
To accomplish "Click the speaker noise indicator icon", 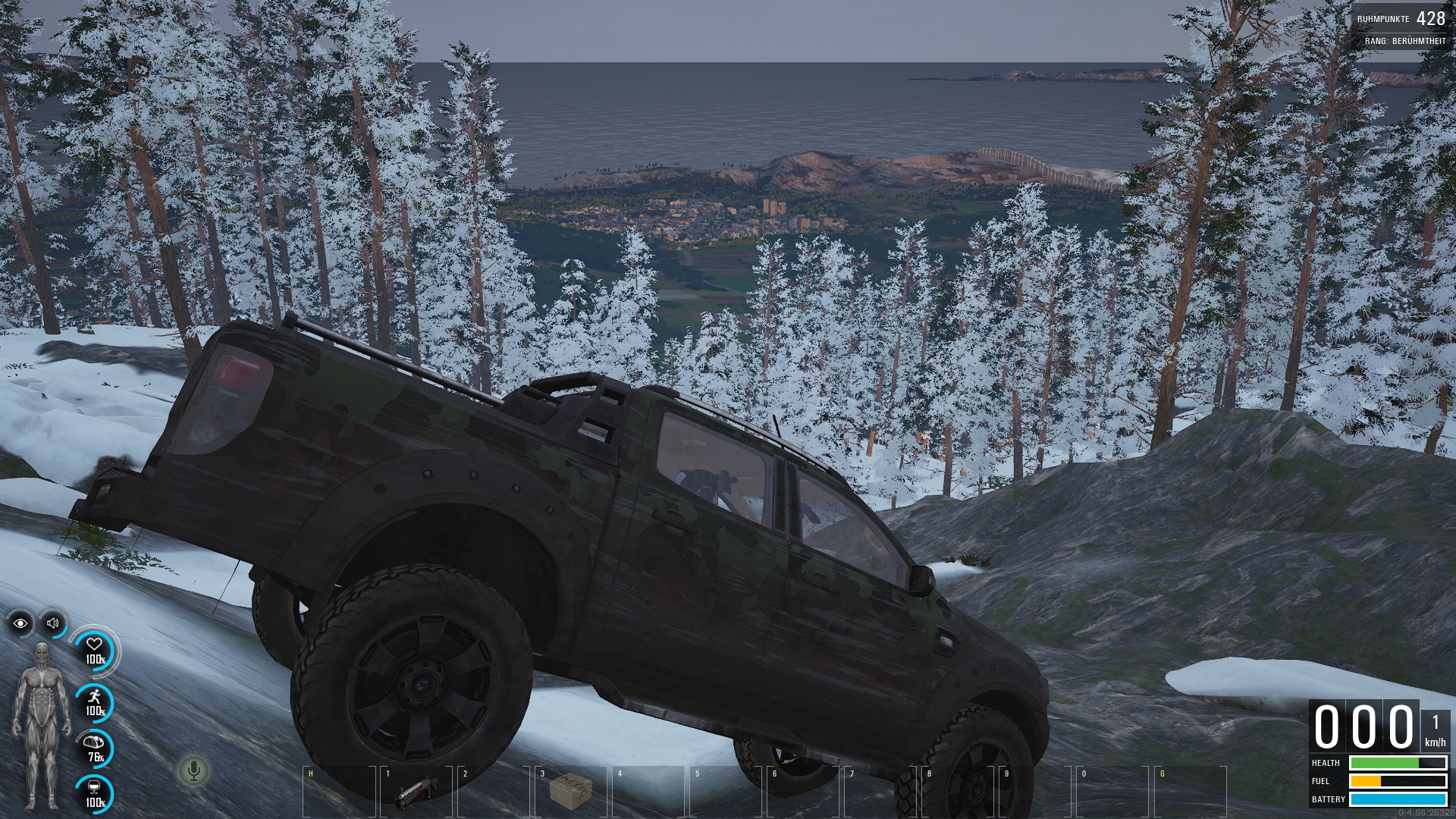I will 53,623.
